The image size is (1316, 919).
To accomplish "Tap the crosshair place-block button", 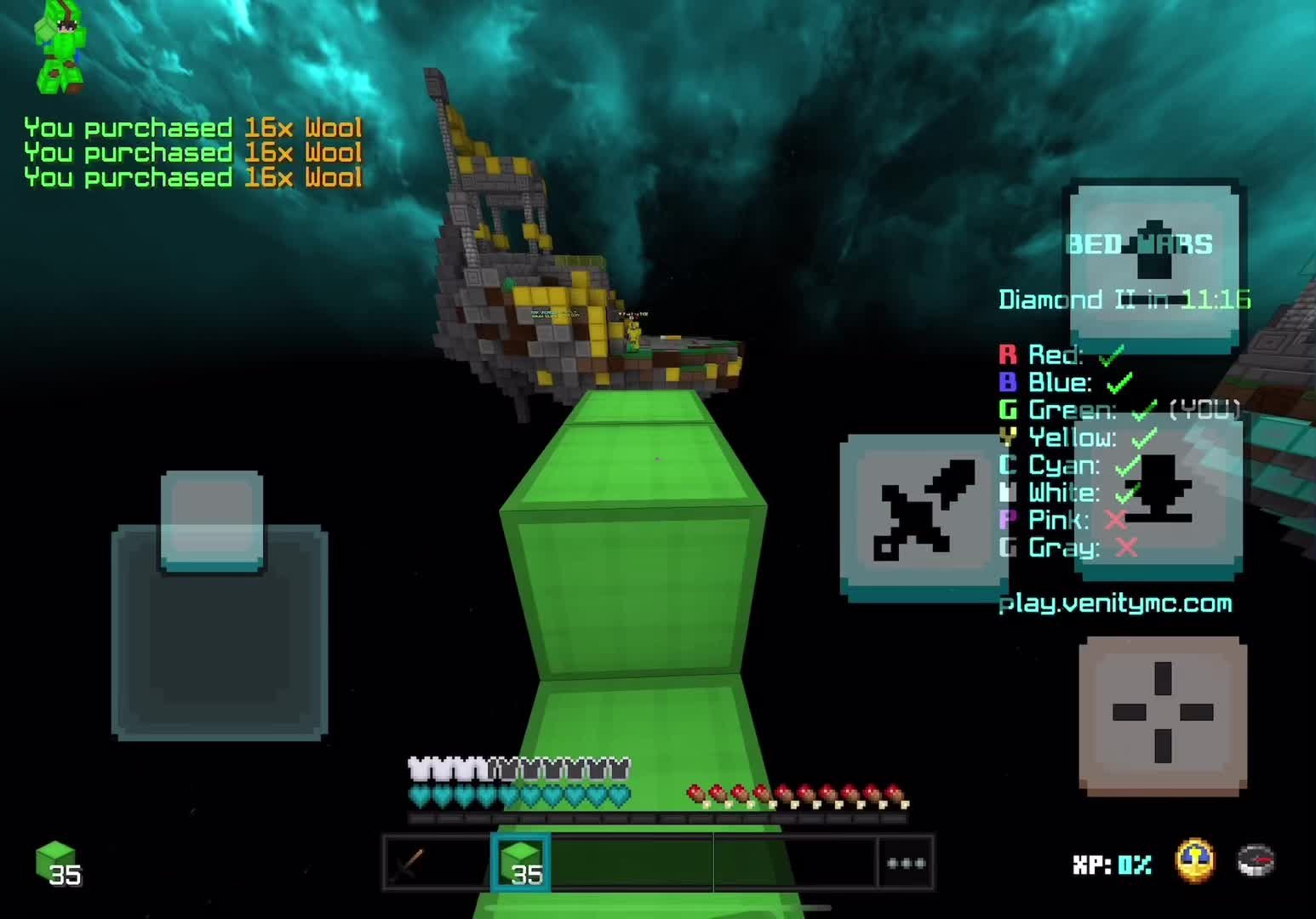I will point(1163,713).
